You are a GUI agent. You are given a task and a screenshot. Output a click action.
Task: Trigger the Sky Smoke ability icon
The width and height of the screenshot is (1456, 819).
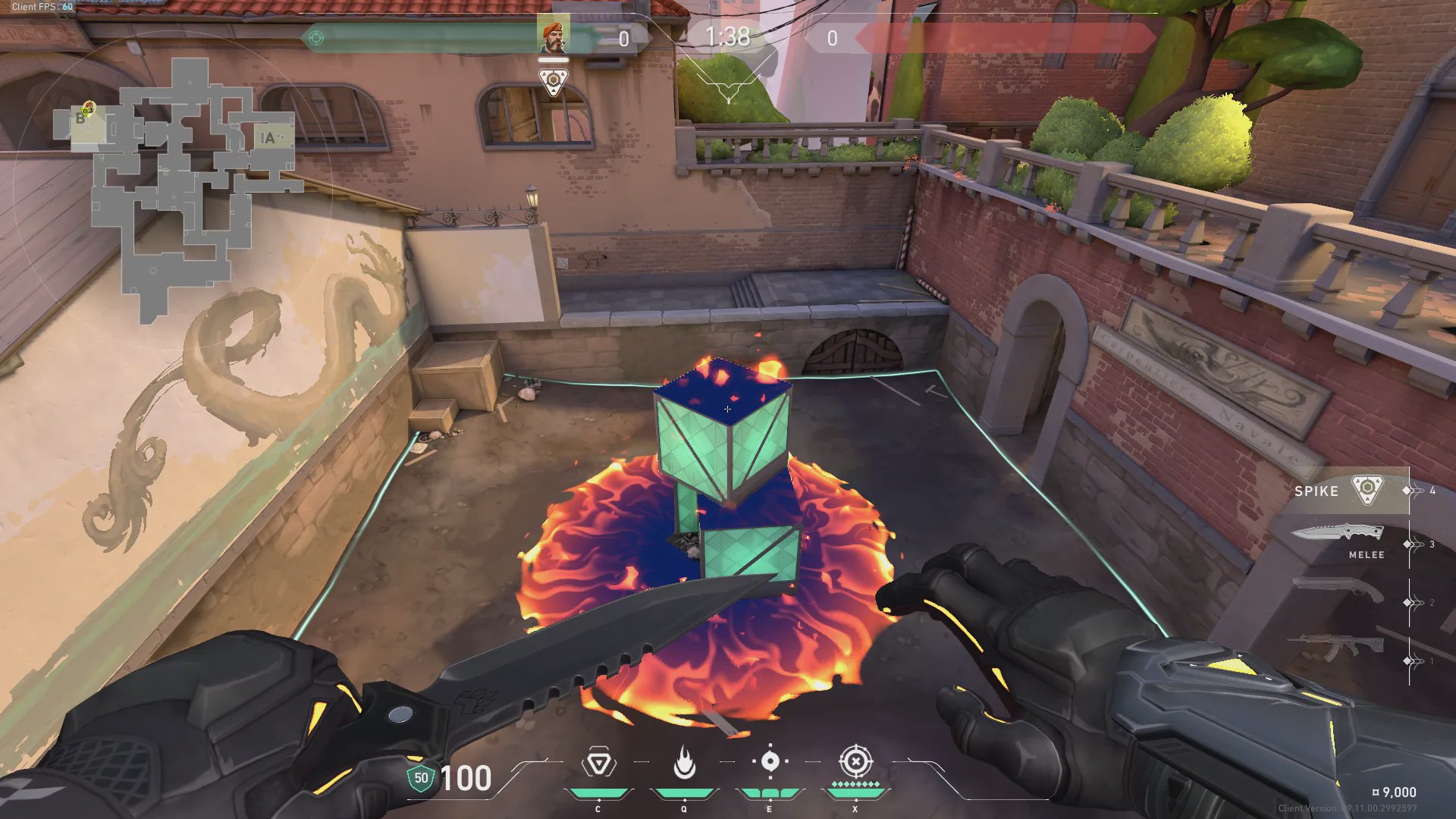coord(770,762)
